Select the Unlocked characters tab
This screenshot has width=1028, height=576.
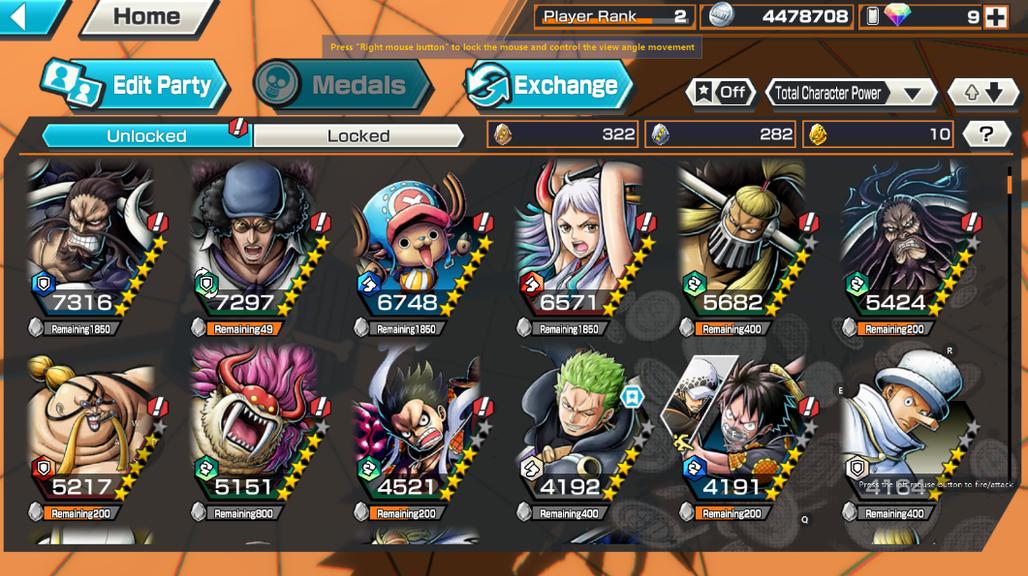click(x=146, y=136)
